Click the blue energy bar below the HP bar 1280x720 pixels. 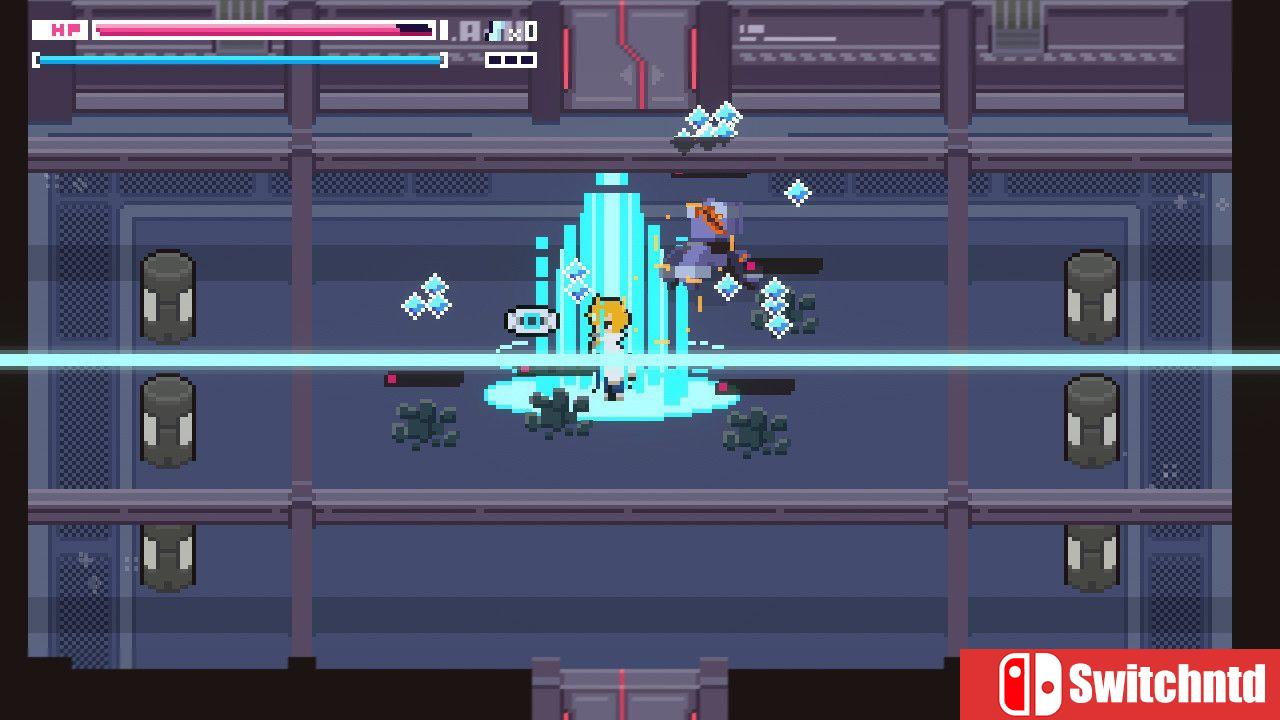(240, 59)
